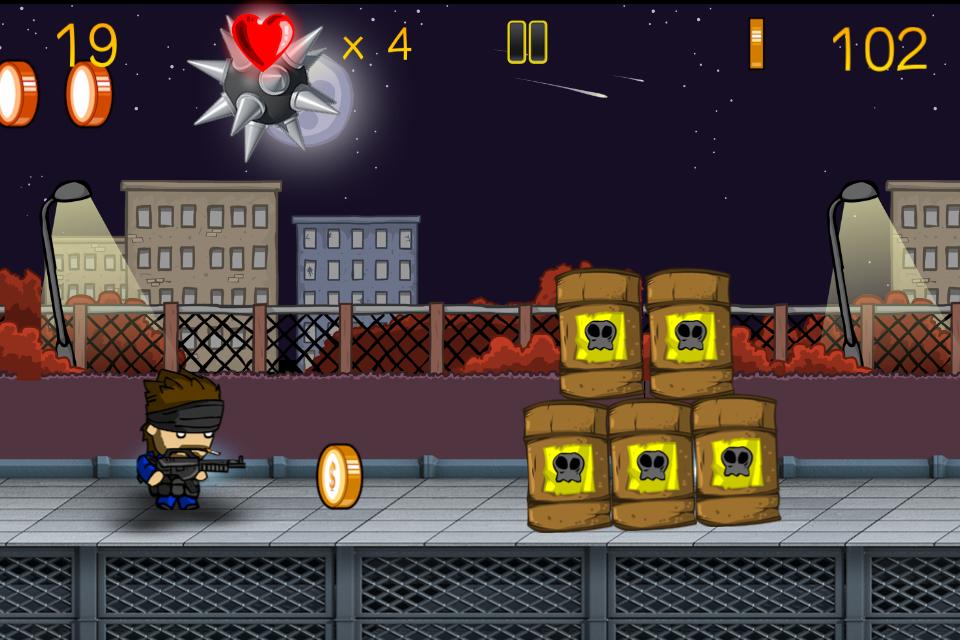Screen dimensions: 960x640
Task: Pause the game with the pause button
Action: 527,43
